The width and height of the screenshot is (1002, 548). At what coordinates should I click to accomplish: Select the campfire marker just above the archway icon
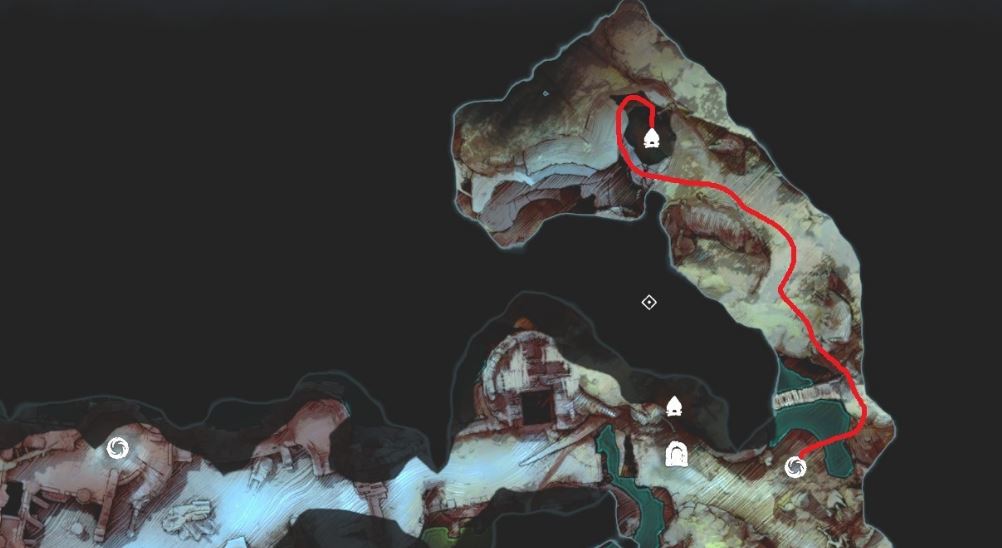coord(674,406)
